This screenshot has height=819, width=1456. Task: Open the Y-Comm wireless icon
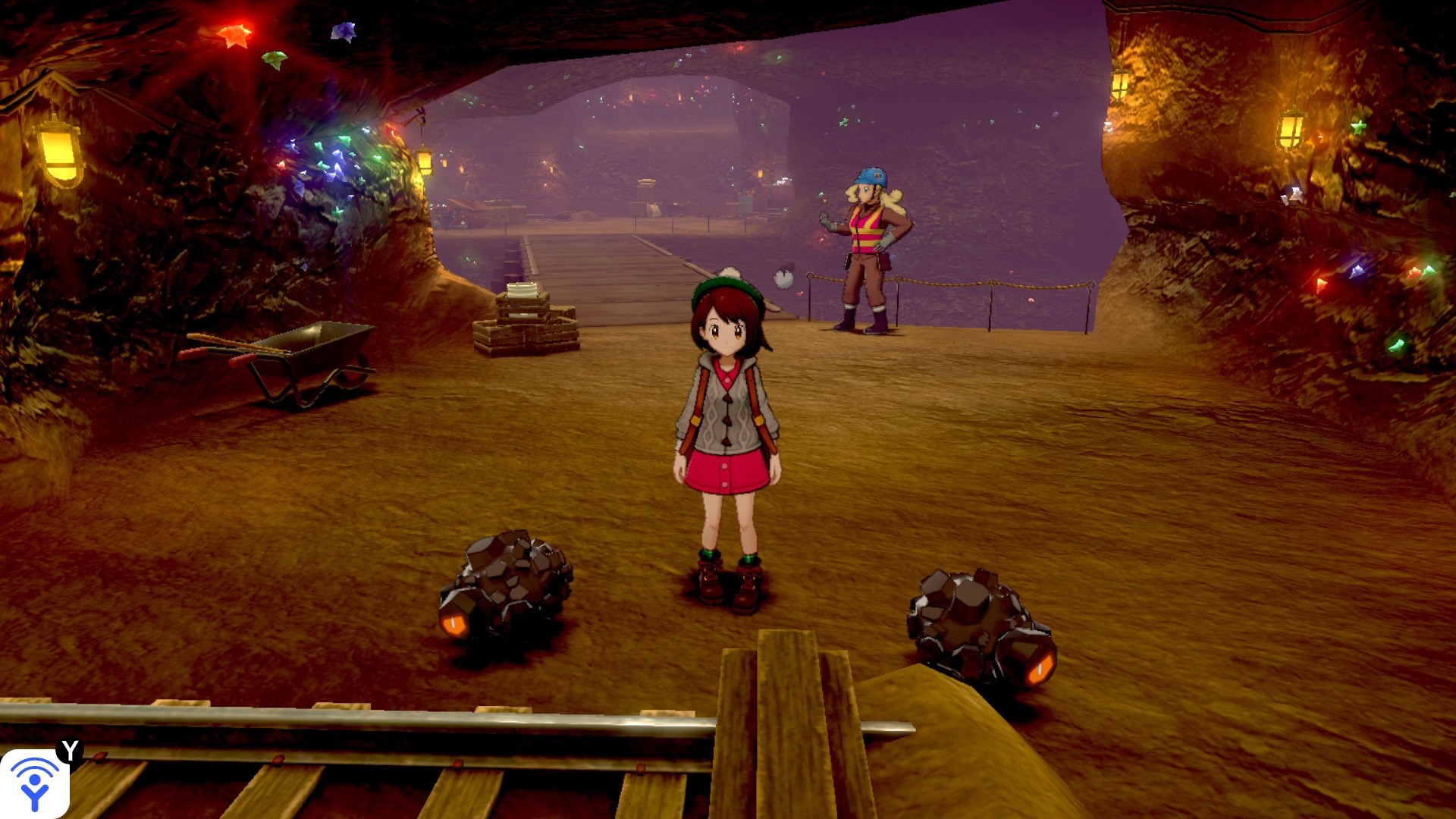click(x=35, y=783)
